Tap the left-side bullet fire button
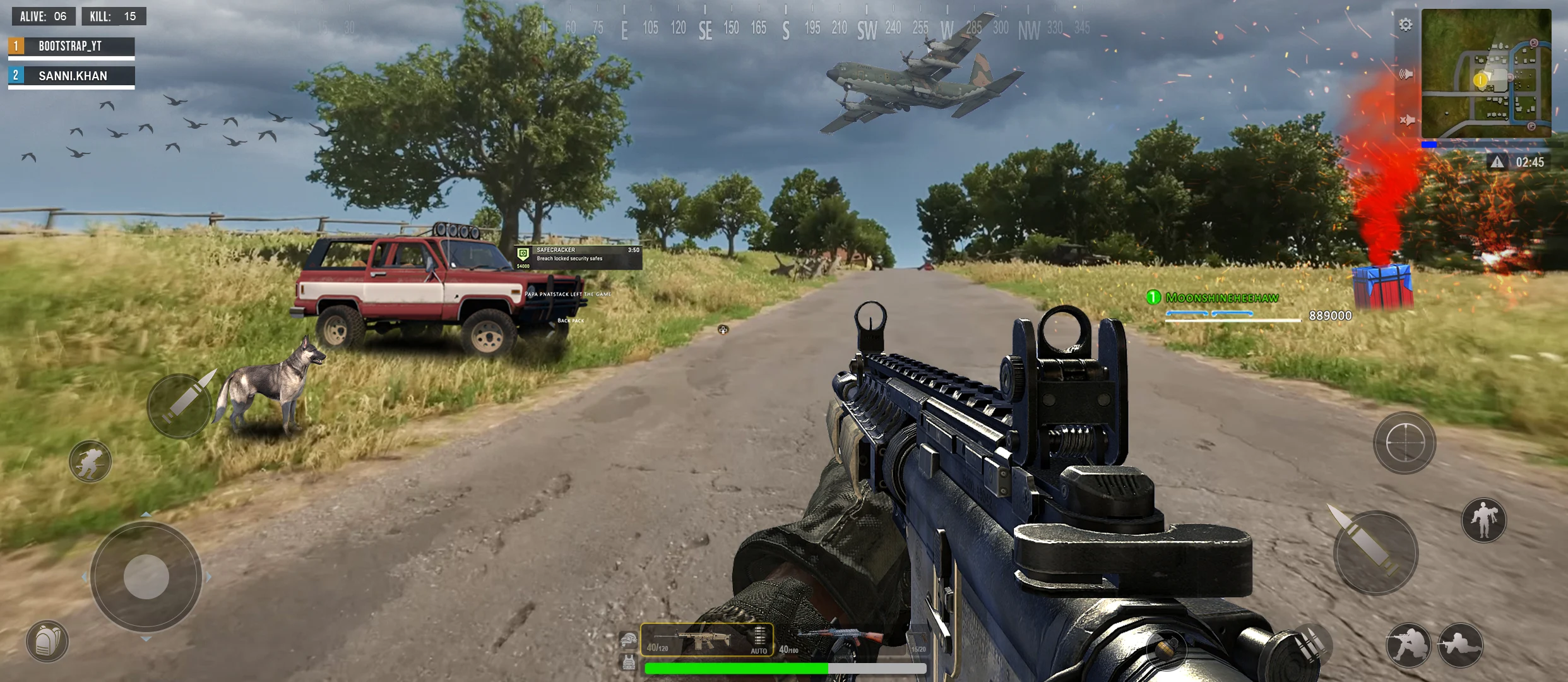1568x682 pixels. [x=180, y=406]
